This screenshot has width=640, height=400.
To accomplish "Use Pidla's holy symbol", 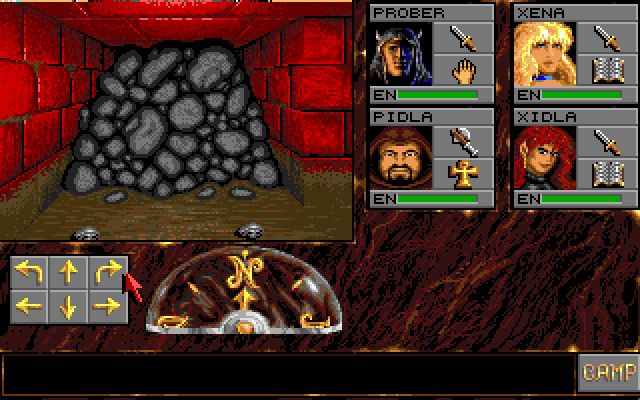I will tap(463, 174).
